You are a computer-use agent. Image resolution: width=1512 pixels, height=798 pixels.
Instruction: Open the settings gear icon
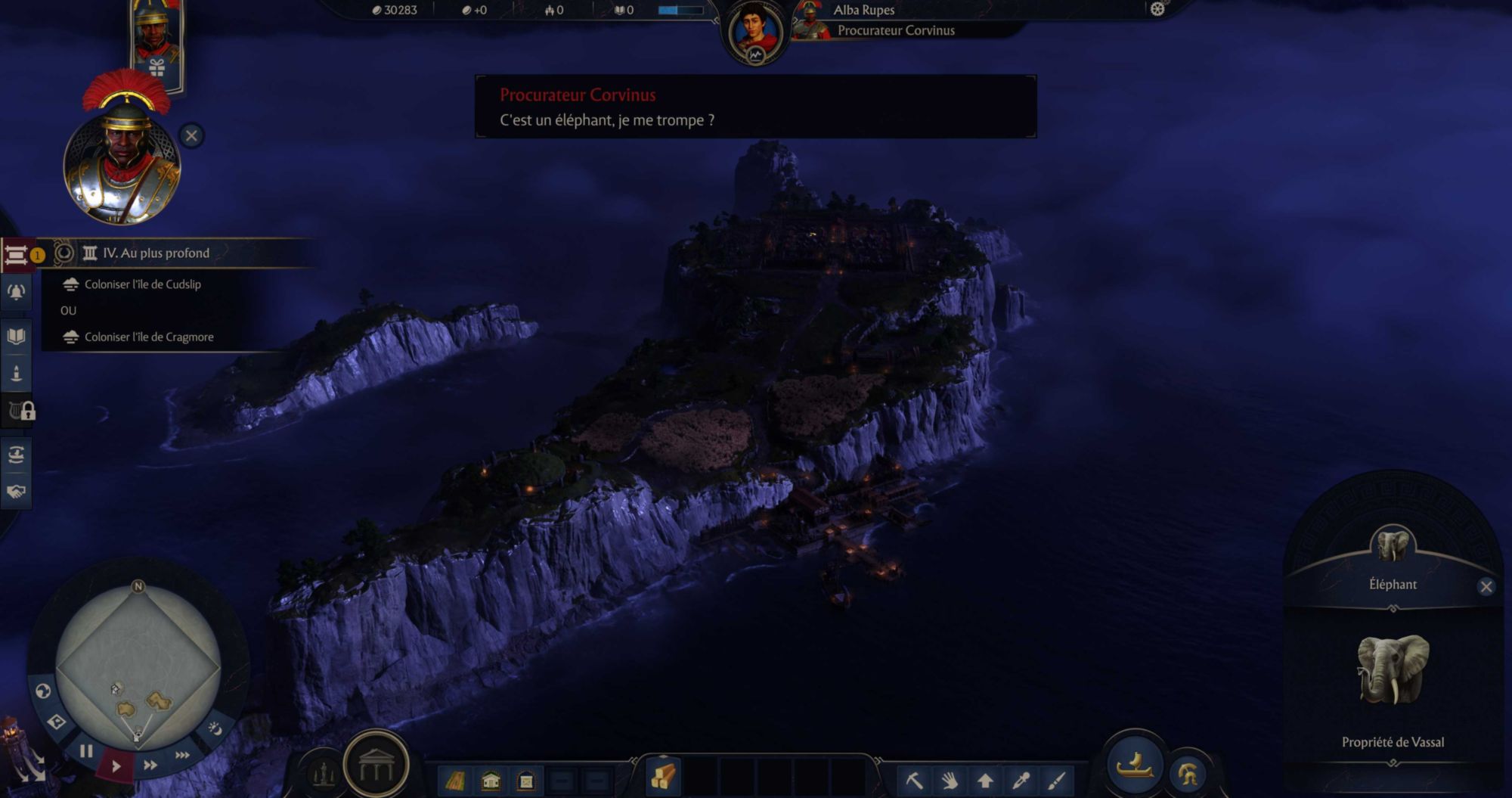pos(1157,9)
